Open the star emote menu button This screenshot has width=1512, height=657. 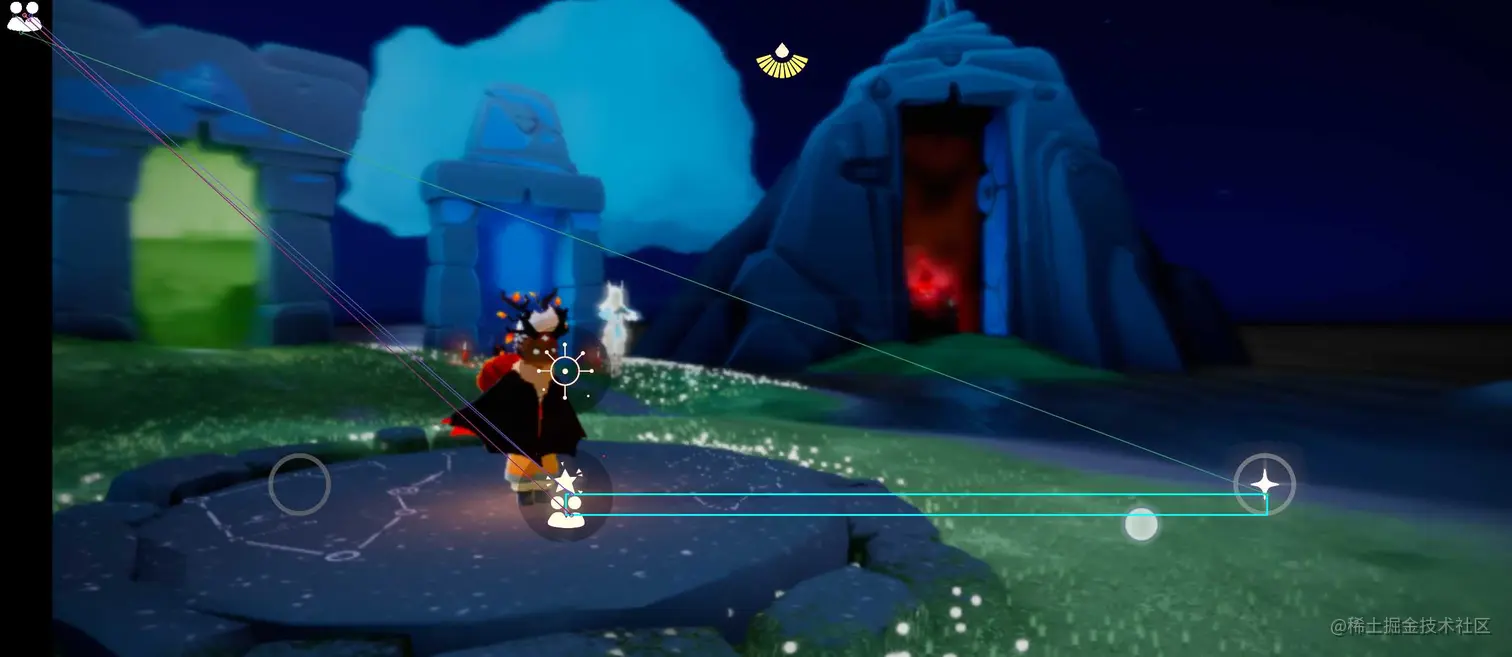565,481
